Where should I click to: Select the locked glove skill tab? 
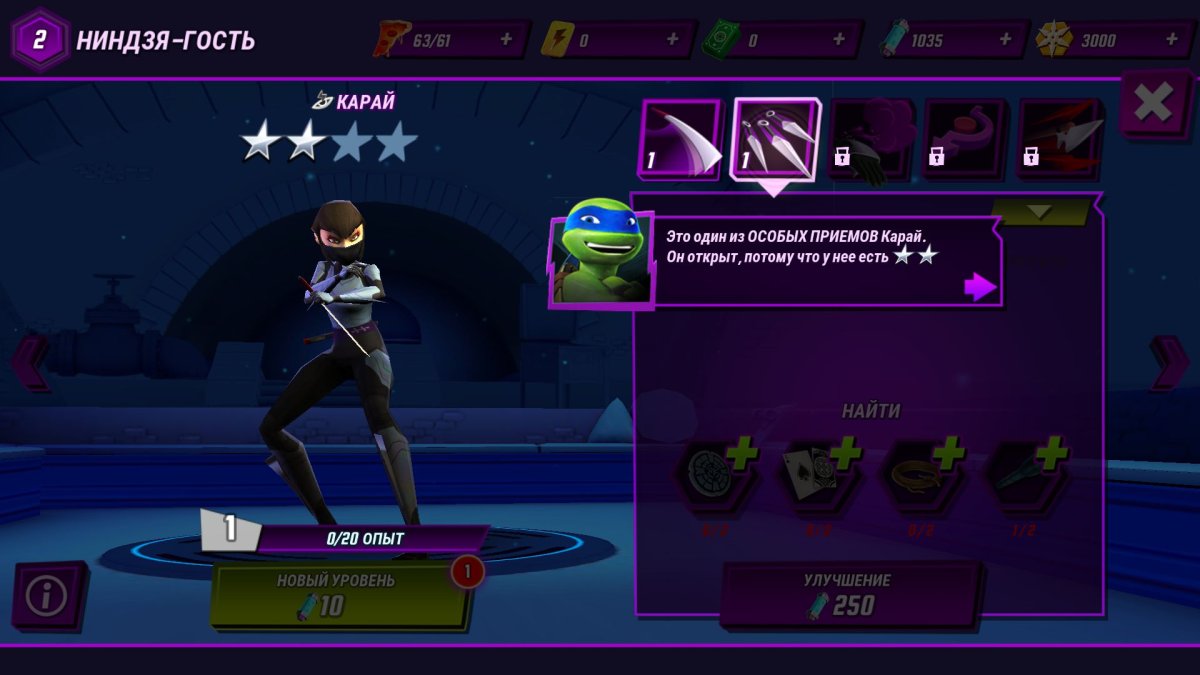pyautogui.click(x=869, y=139)
